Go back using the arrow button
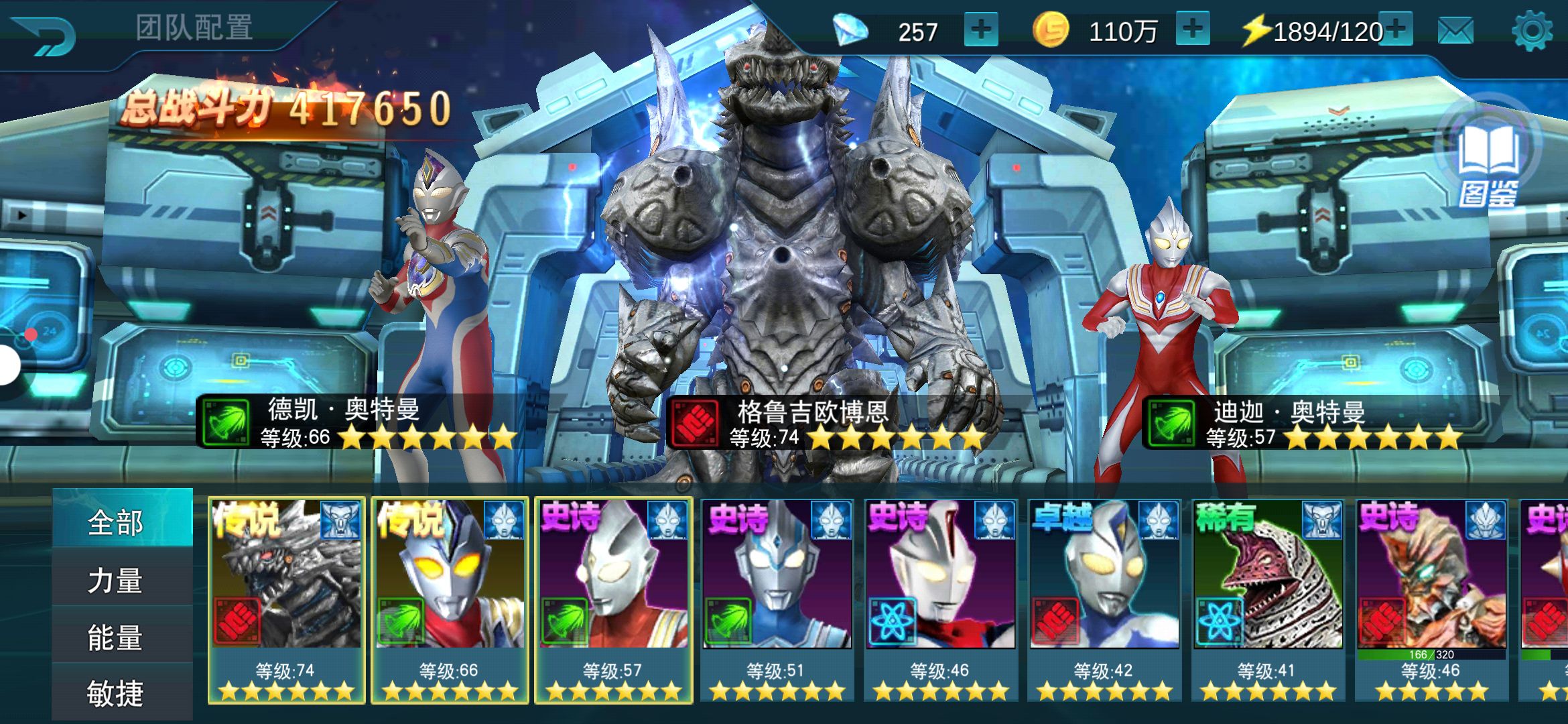Screen dimensions: 1568x724 [46, 35]
